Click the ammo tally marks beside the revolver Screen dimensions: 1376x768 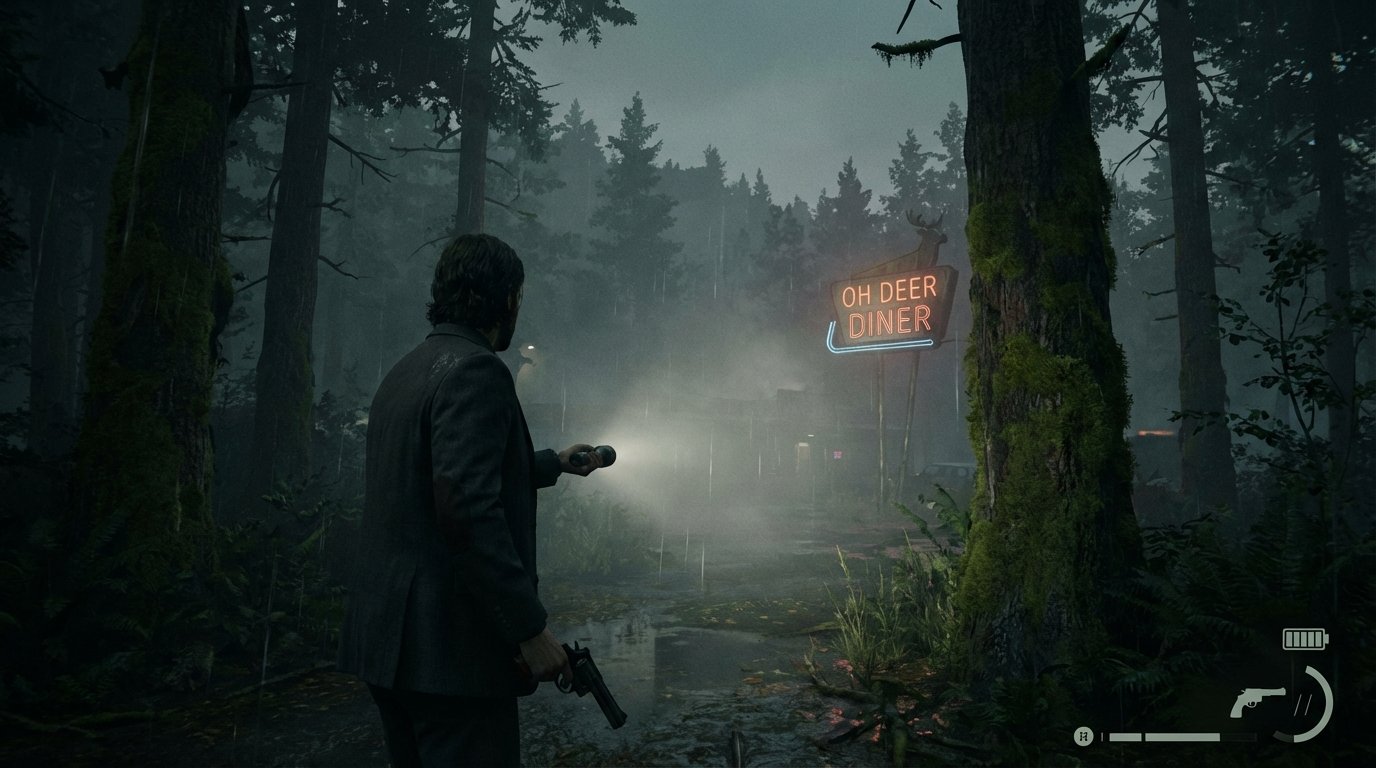click(x=1304, y=702)
